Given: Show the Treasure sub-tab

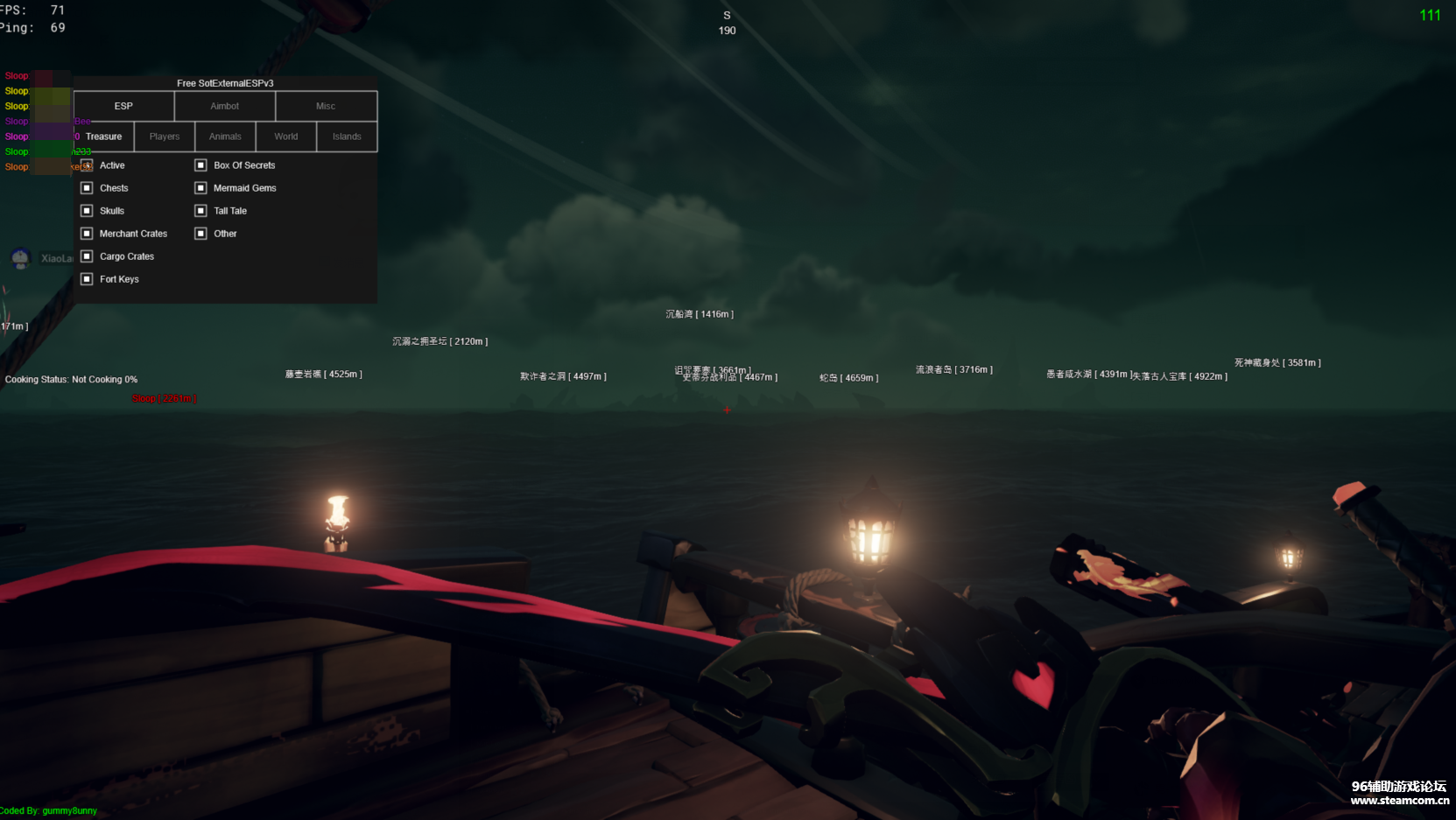Looking at the screenshot, I should 104,137.
